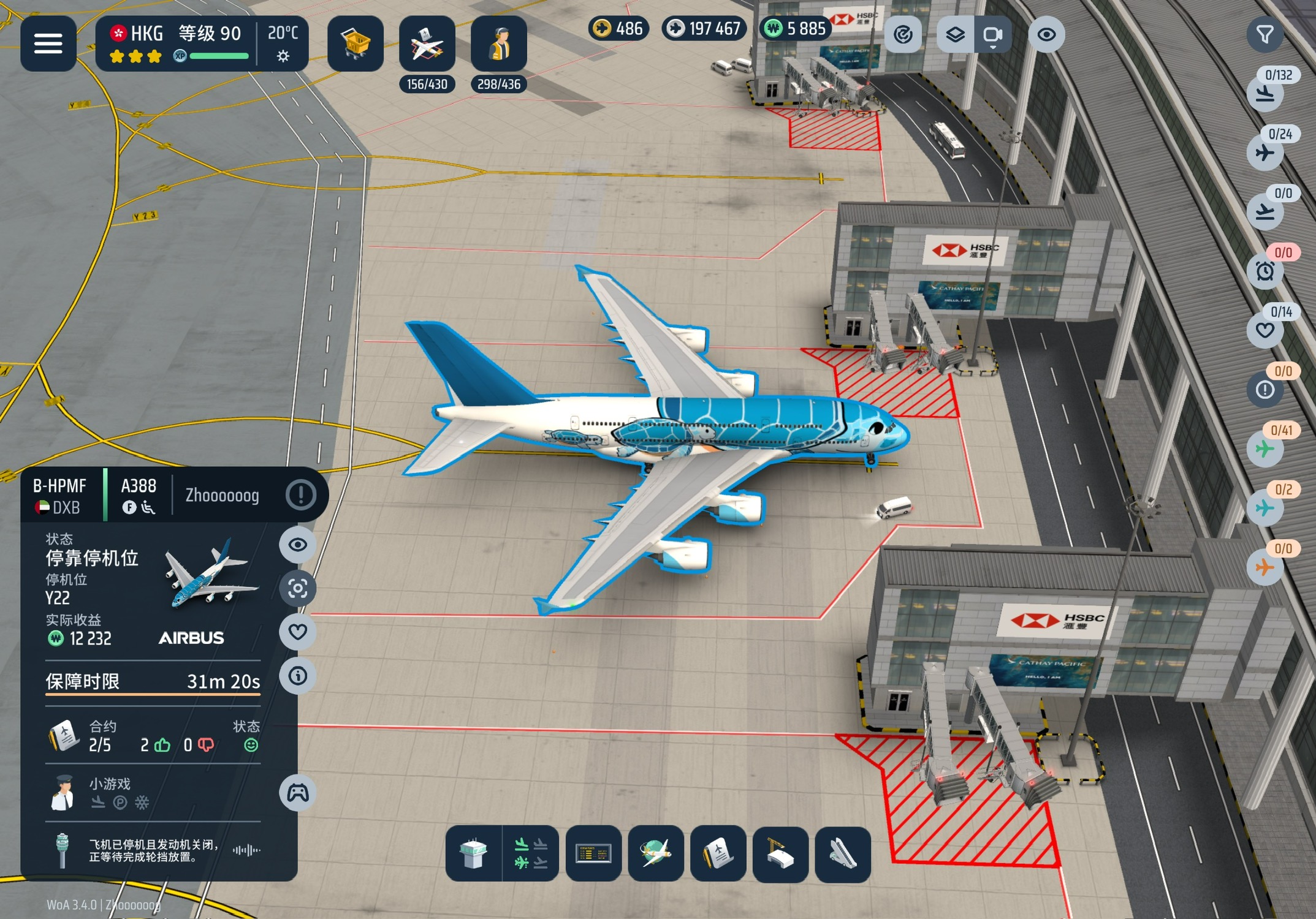Image resolution: width=1316 pixels, height=919 pixels.
Task: Open the flight schedule board
Action: coord(593,854)
